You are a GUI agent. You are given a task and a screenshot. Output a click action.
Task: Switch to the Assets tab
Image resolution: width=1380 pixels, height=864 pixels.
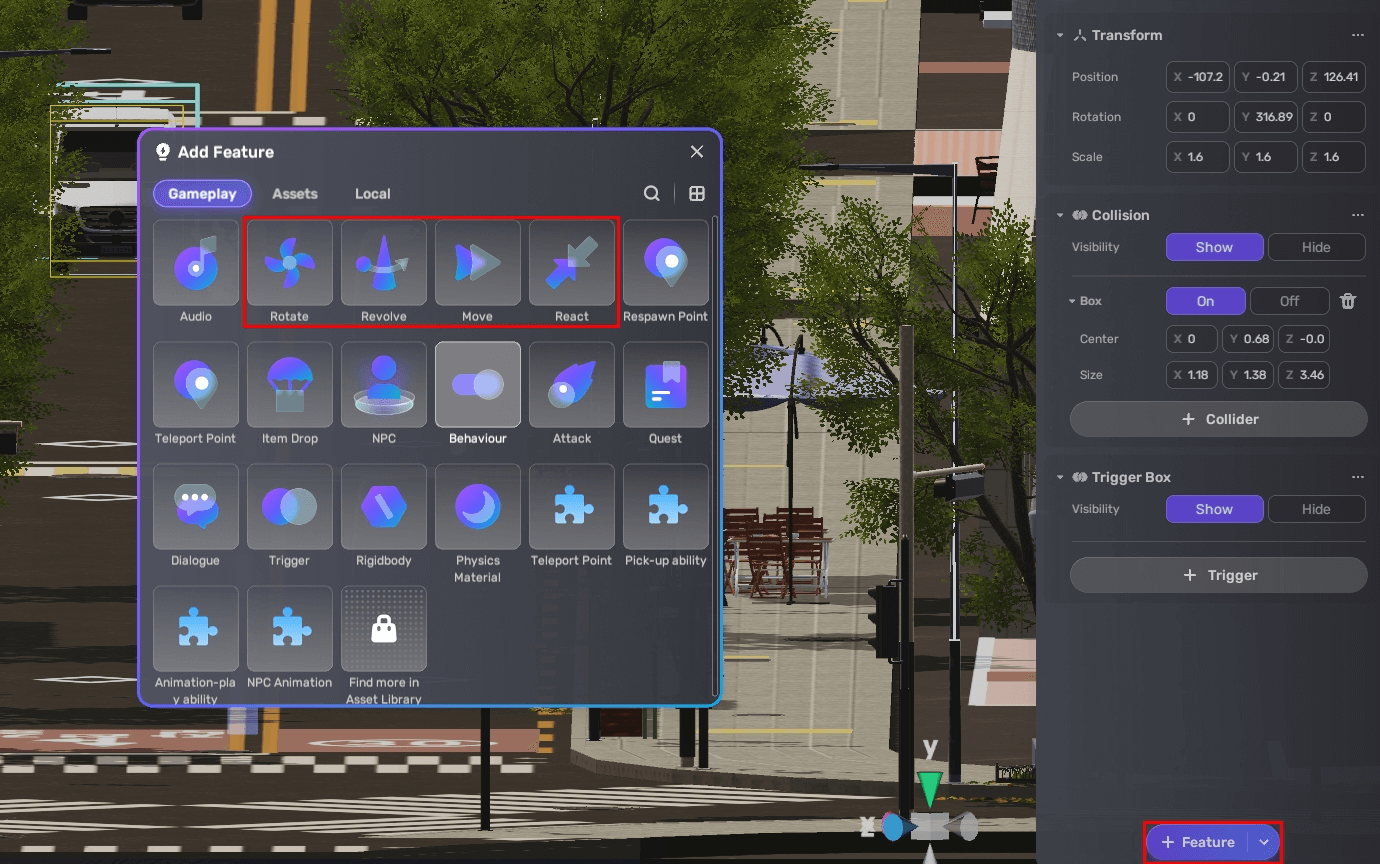click(294, 193)
